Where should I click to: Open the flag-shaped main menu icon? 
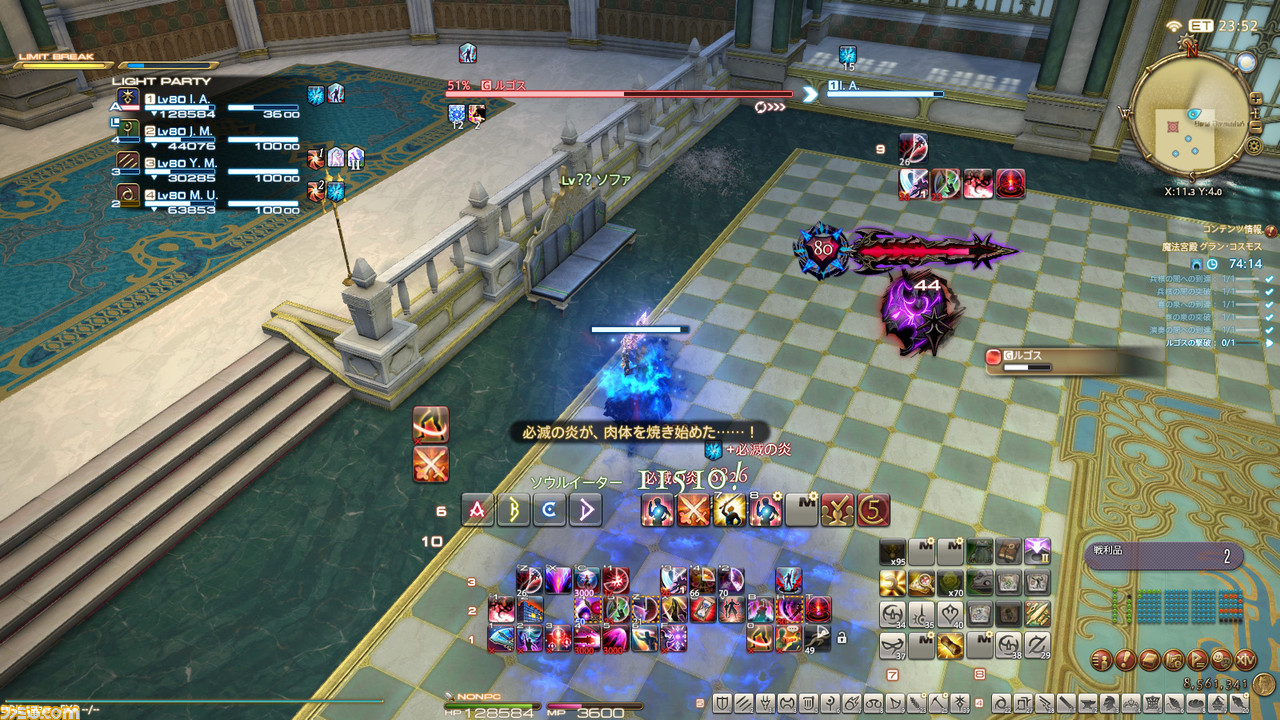coord(1197,660)
